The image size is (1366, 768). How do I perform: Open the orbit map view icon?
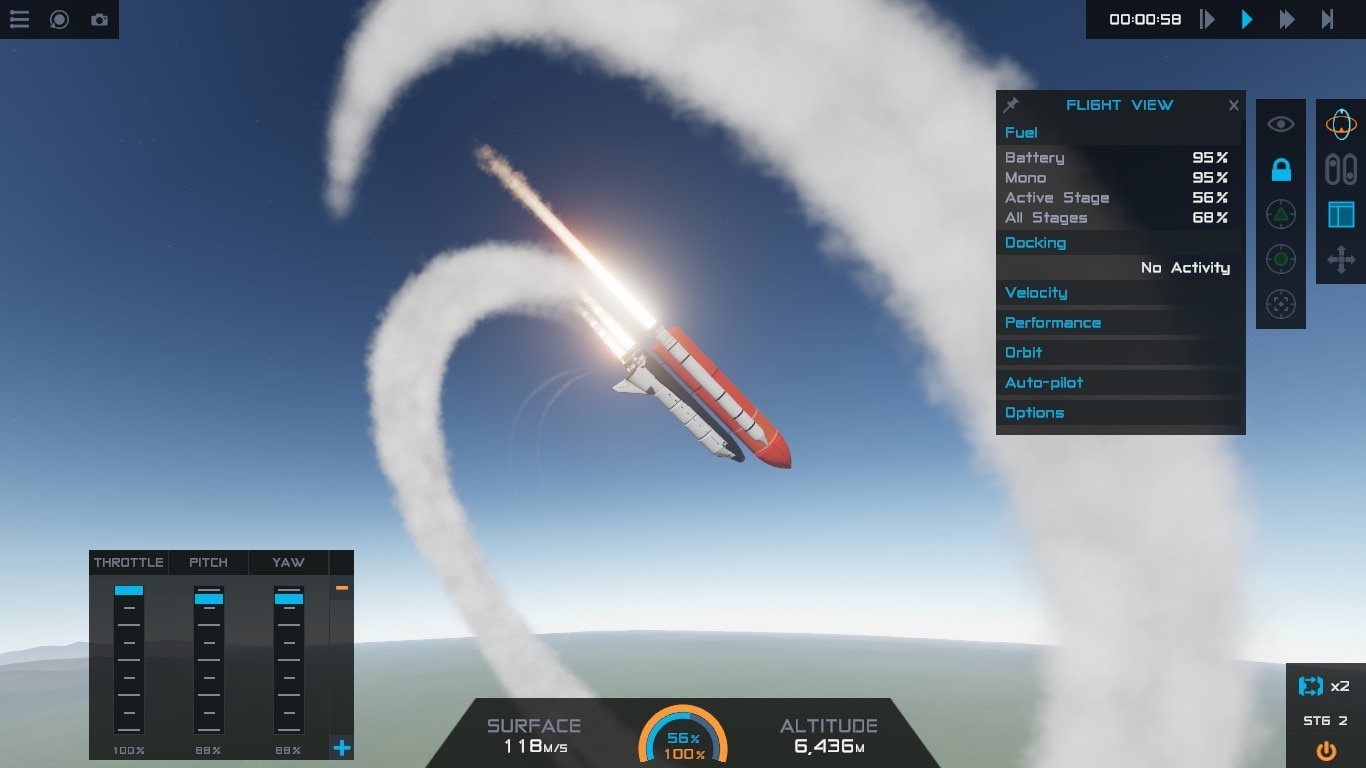(1341, 125)
